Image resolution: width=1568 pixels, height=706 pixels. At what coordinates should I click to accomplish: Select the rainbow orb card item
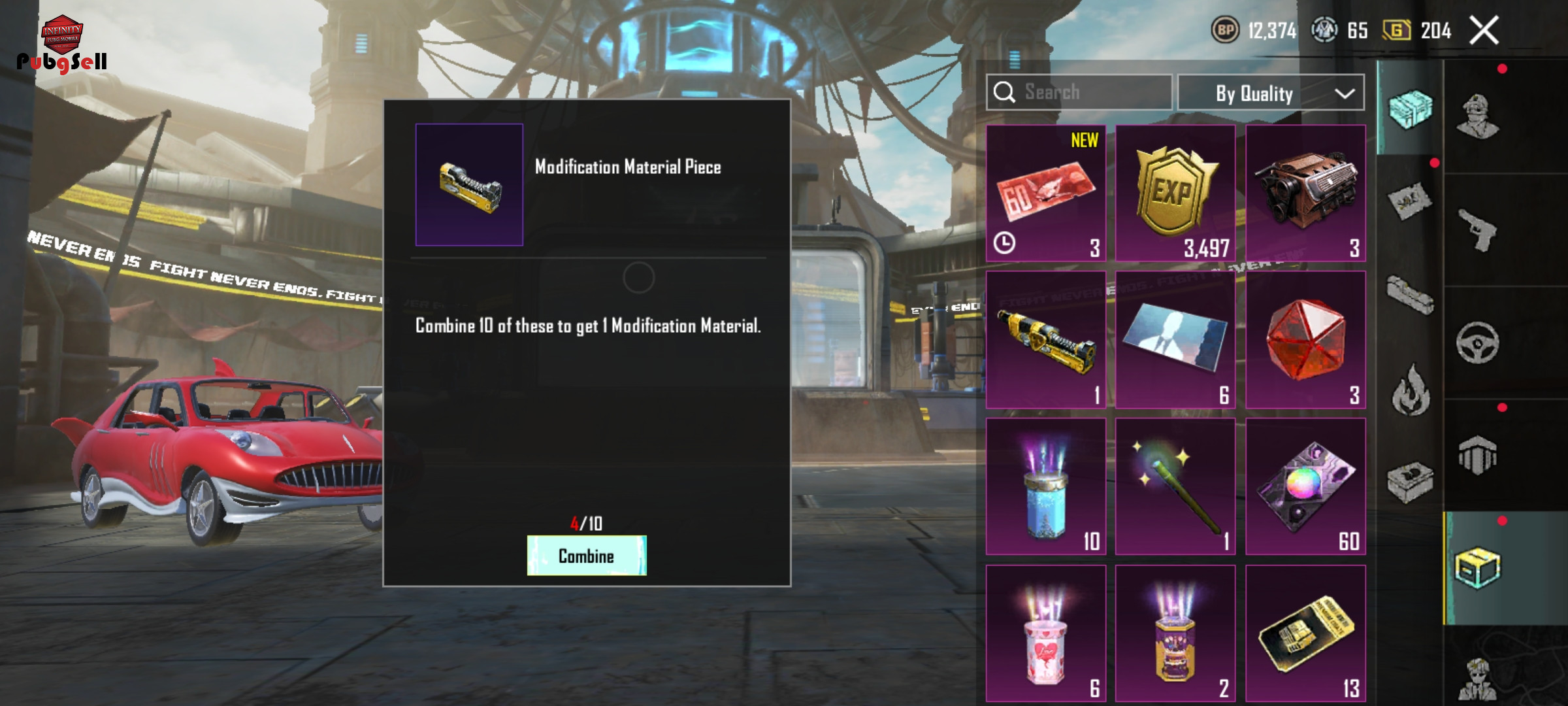click(1305, 486)
